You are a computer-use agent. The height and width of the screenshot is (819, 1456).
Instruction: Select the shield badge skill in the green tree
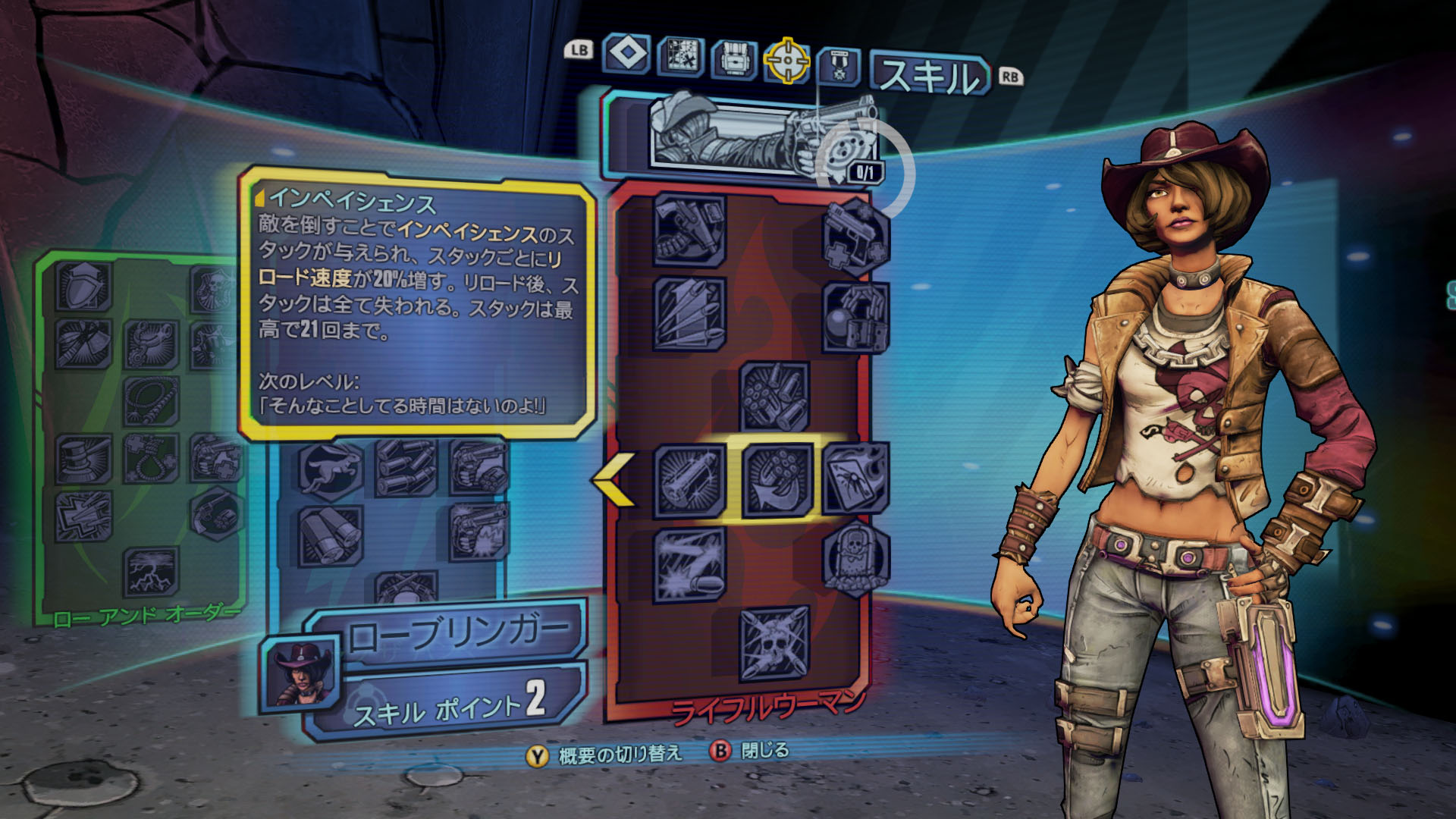pyautogui.click(x=83, y=287)
